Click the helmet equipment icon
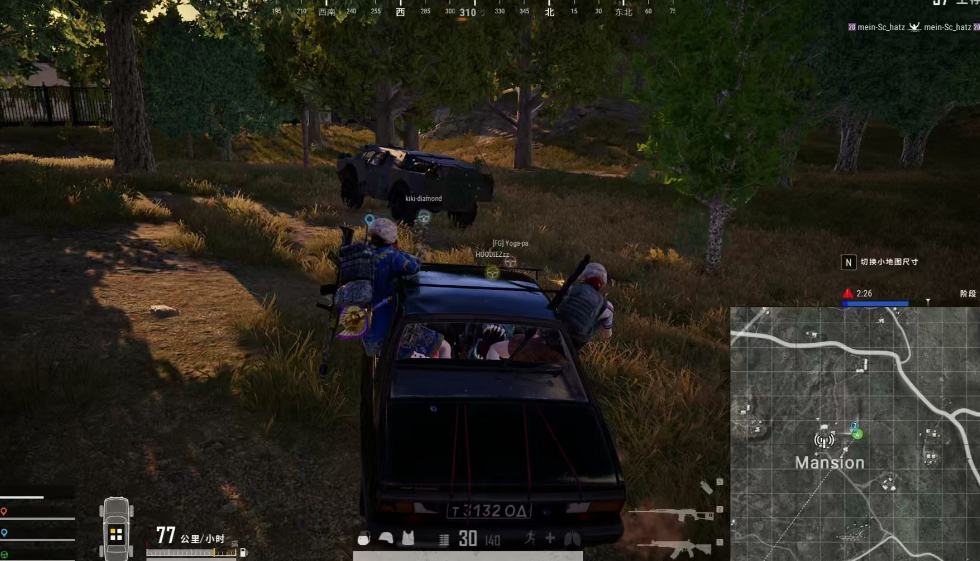This screenshot has height=561, width=980. point(386,538)
